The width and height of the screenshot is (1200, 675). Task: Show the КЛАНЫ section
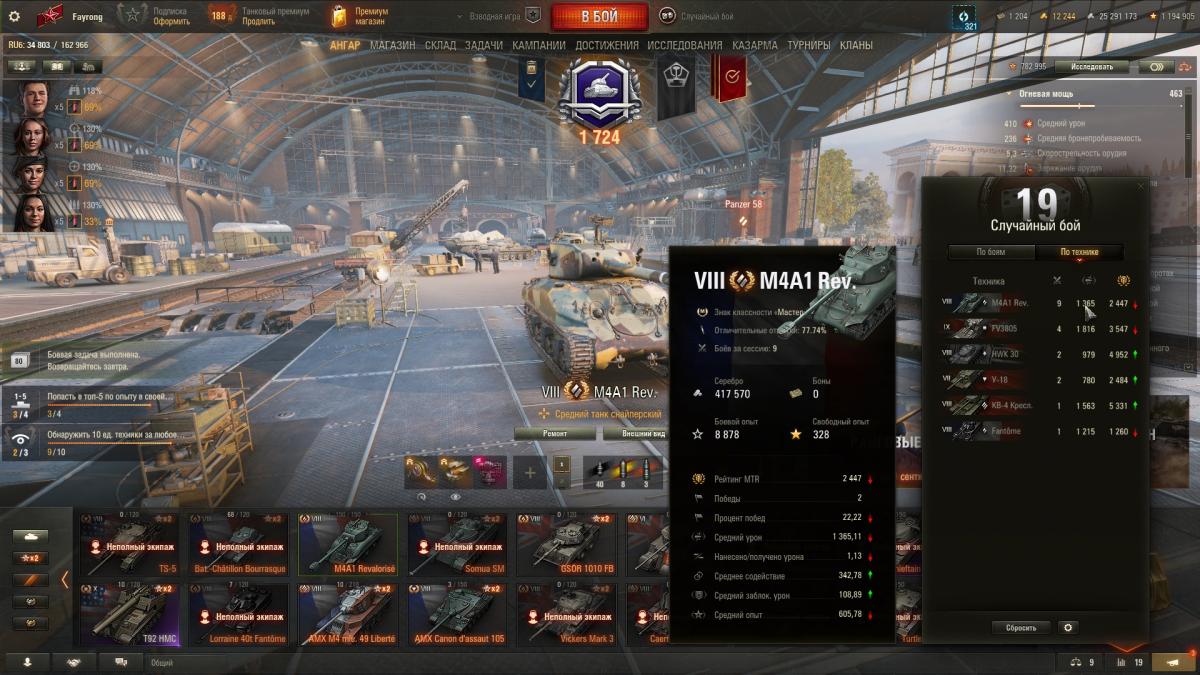tap(856, 45)
